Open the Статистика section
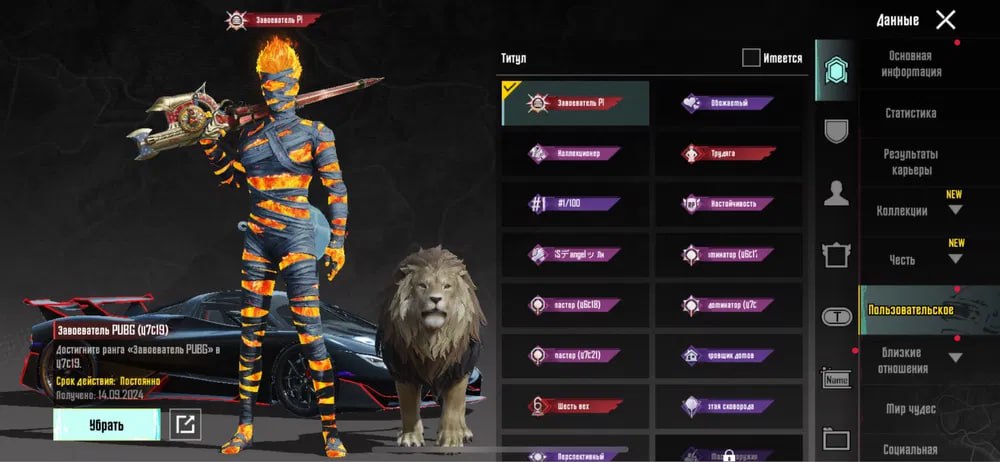1000x462 pixels. [x=910, y=114]
